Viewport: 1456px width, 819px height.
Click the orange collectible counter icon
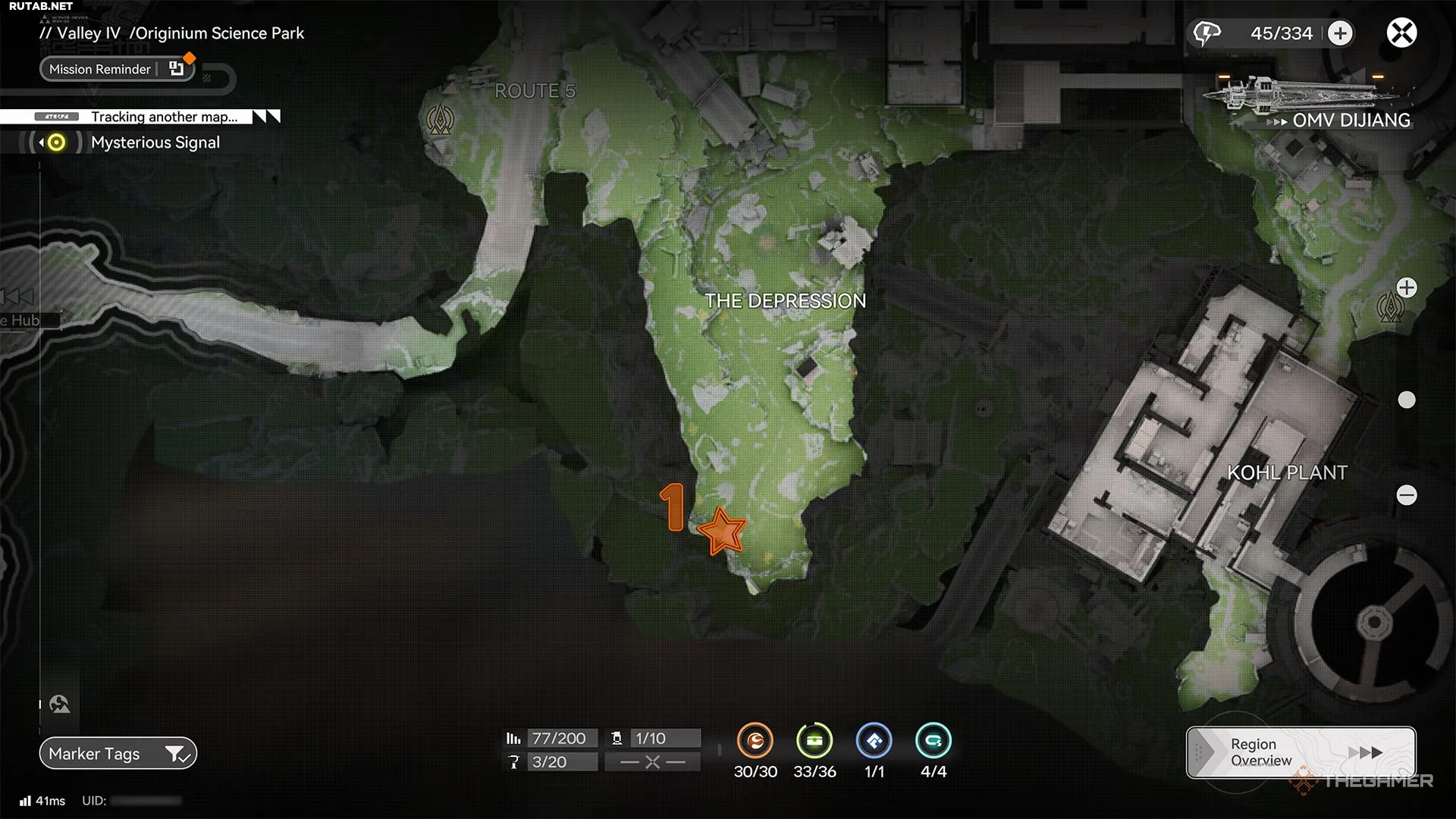click(x=755, y=741)
